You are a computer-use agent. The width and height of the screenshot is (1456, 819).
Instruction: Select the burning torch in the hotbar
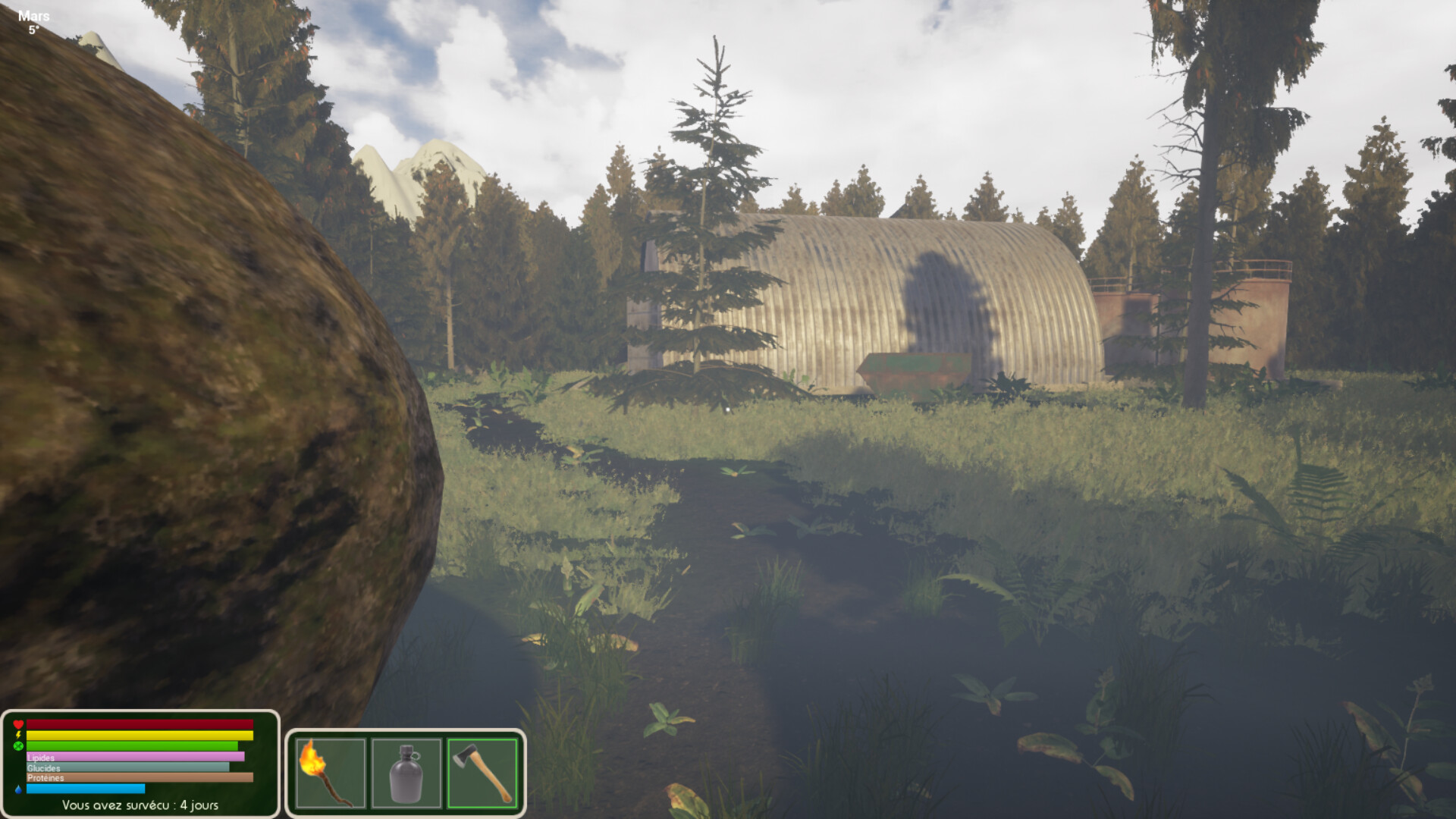(x=332, y=773)
